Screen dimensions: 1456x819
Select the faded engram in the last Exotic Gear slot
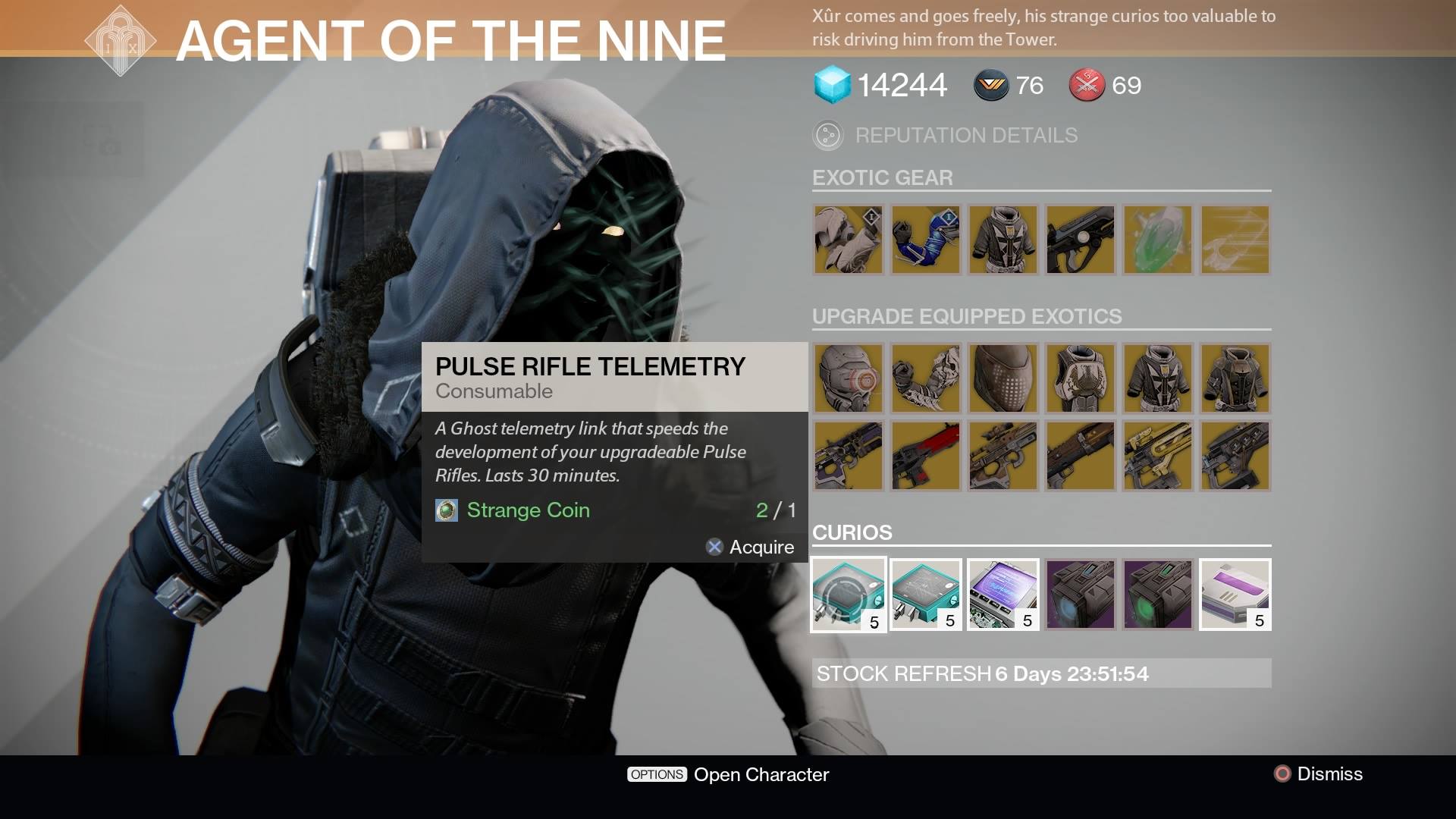pos(1235,240)
